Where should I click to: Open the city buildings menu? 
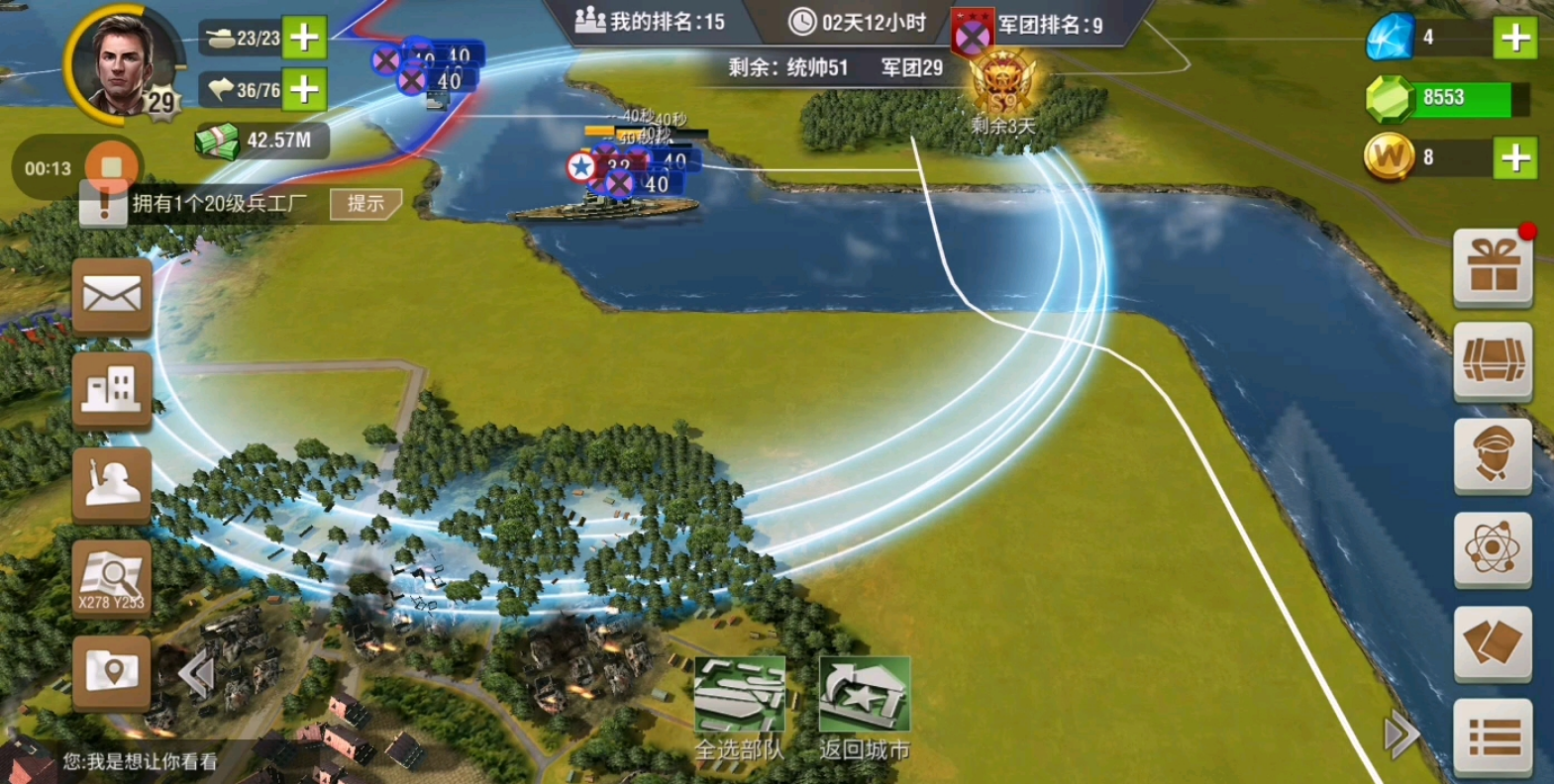[112, 389]
